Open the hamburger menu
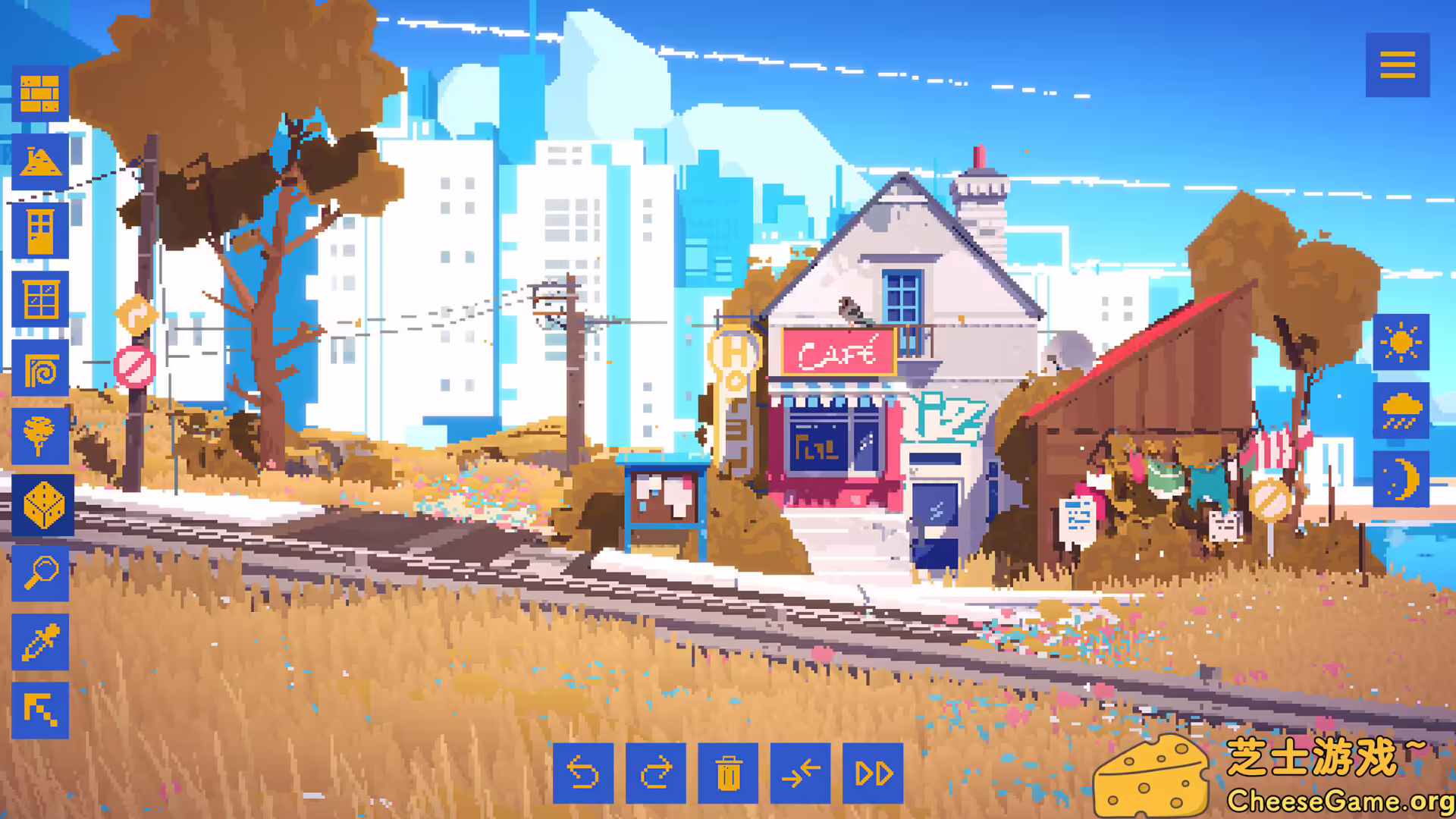 click(1398, 64)
